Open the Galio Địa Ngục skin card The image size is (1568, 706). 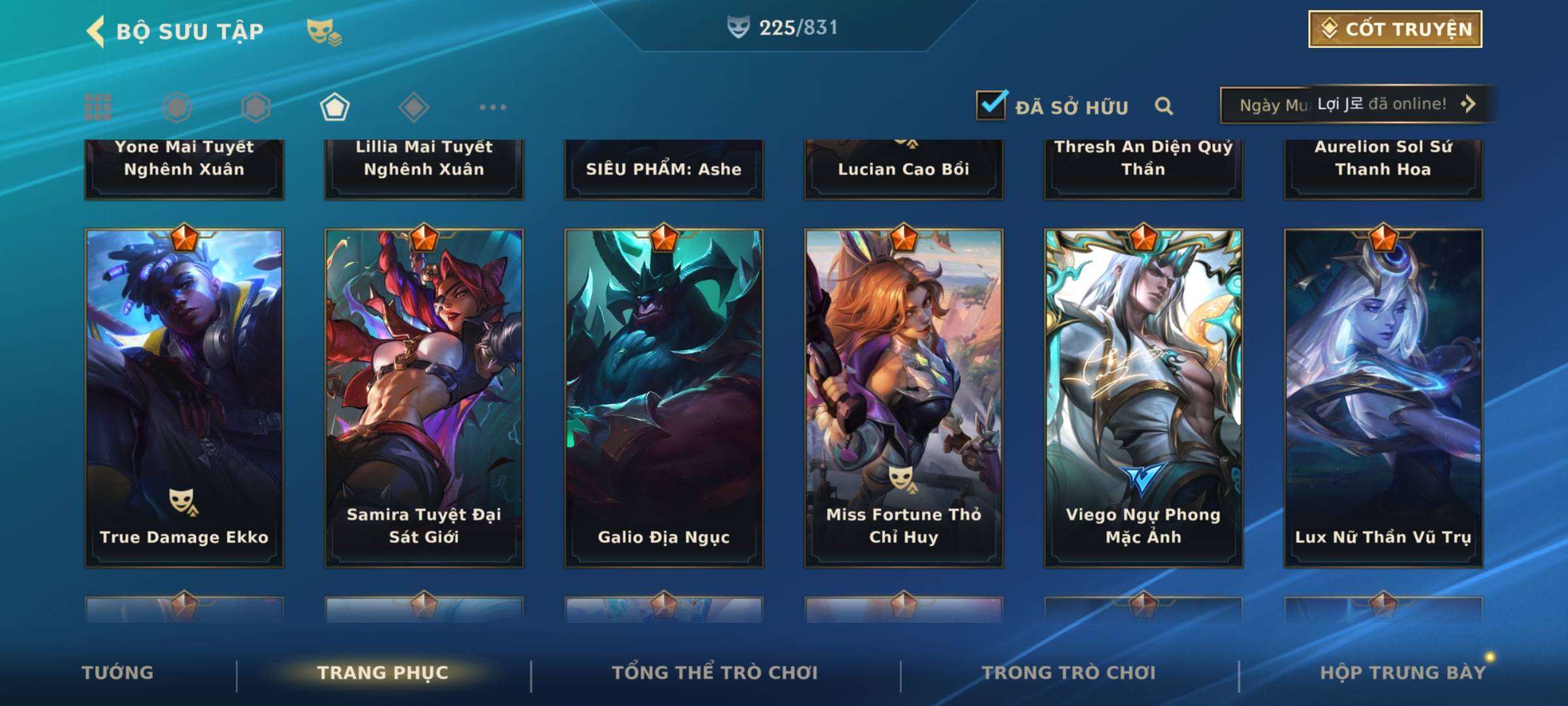coord(664,397)
